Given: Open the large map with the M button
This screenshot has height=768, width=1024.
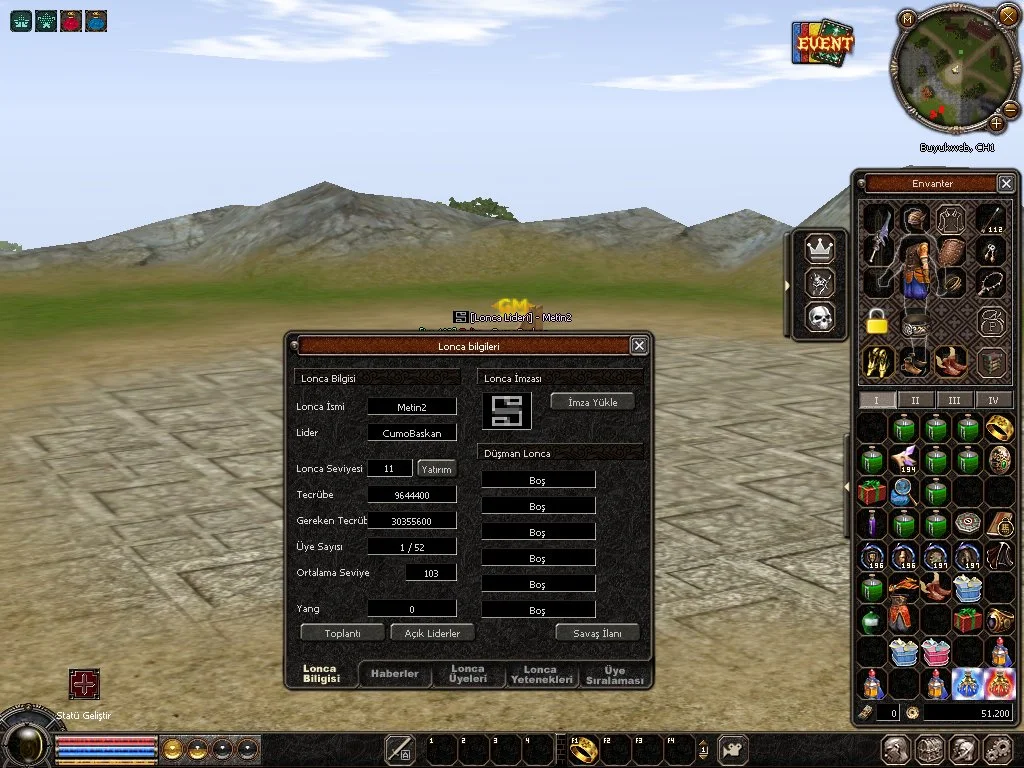Looking at the screenshot, I should click(x=907, y=18).
